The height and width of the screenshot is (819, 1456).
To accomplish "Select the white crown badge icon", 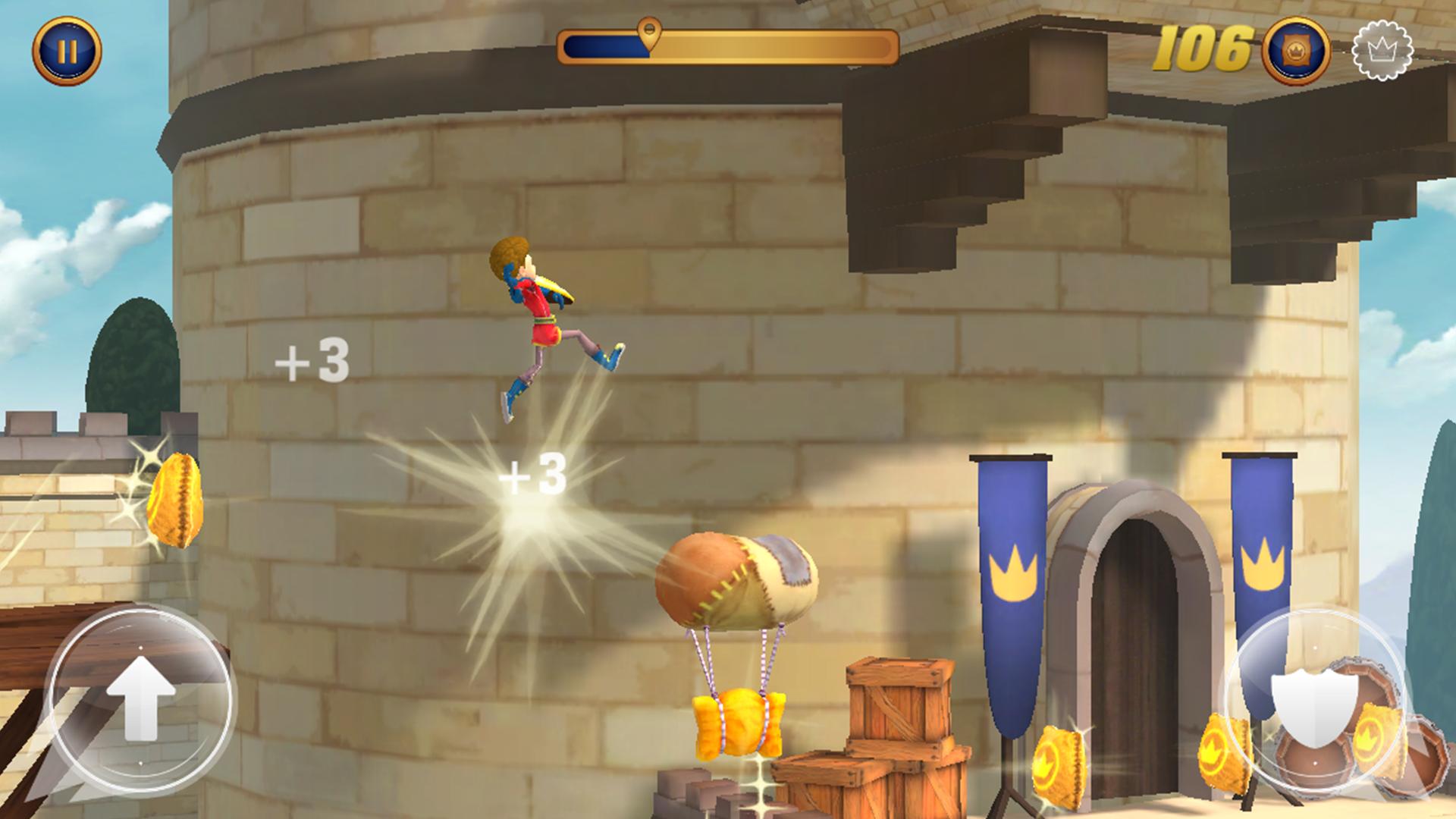I will click(x=1382, y=51).
